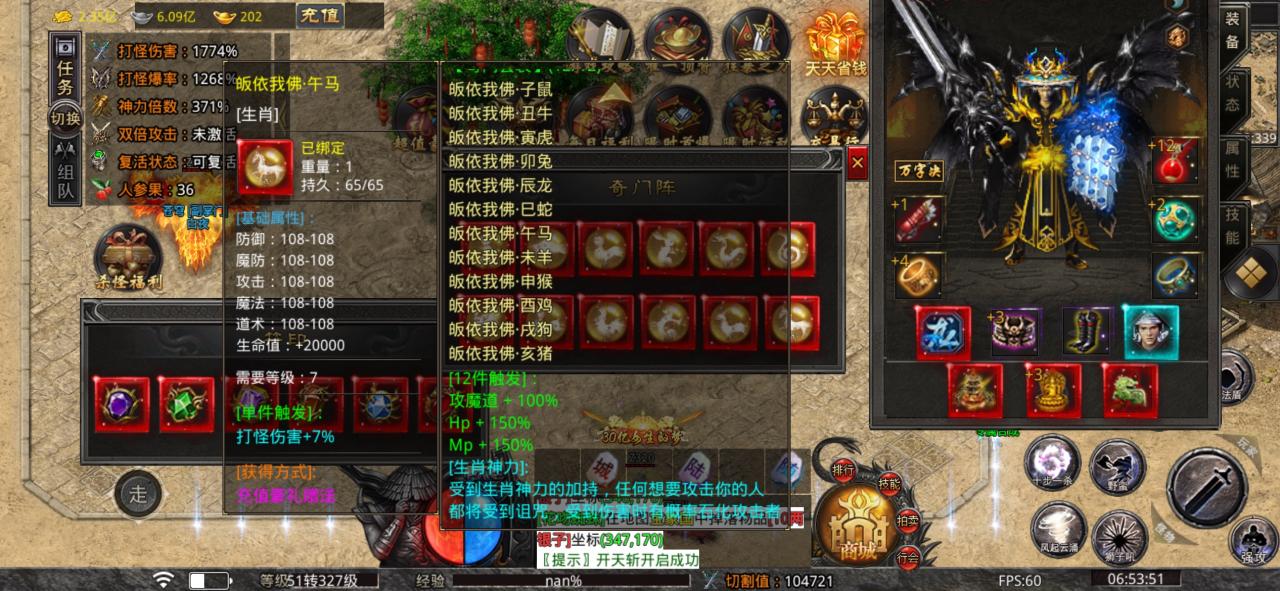Open the 排行 ranking button
1280x591 pixels.
pyautogui.click(x=843, y=468)
